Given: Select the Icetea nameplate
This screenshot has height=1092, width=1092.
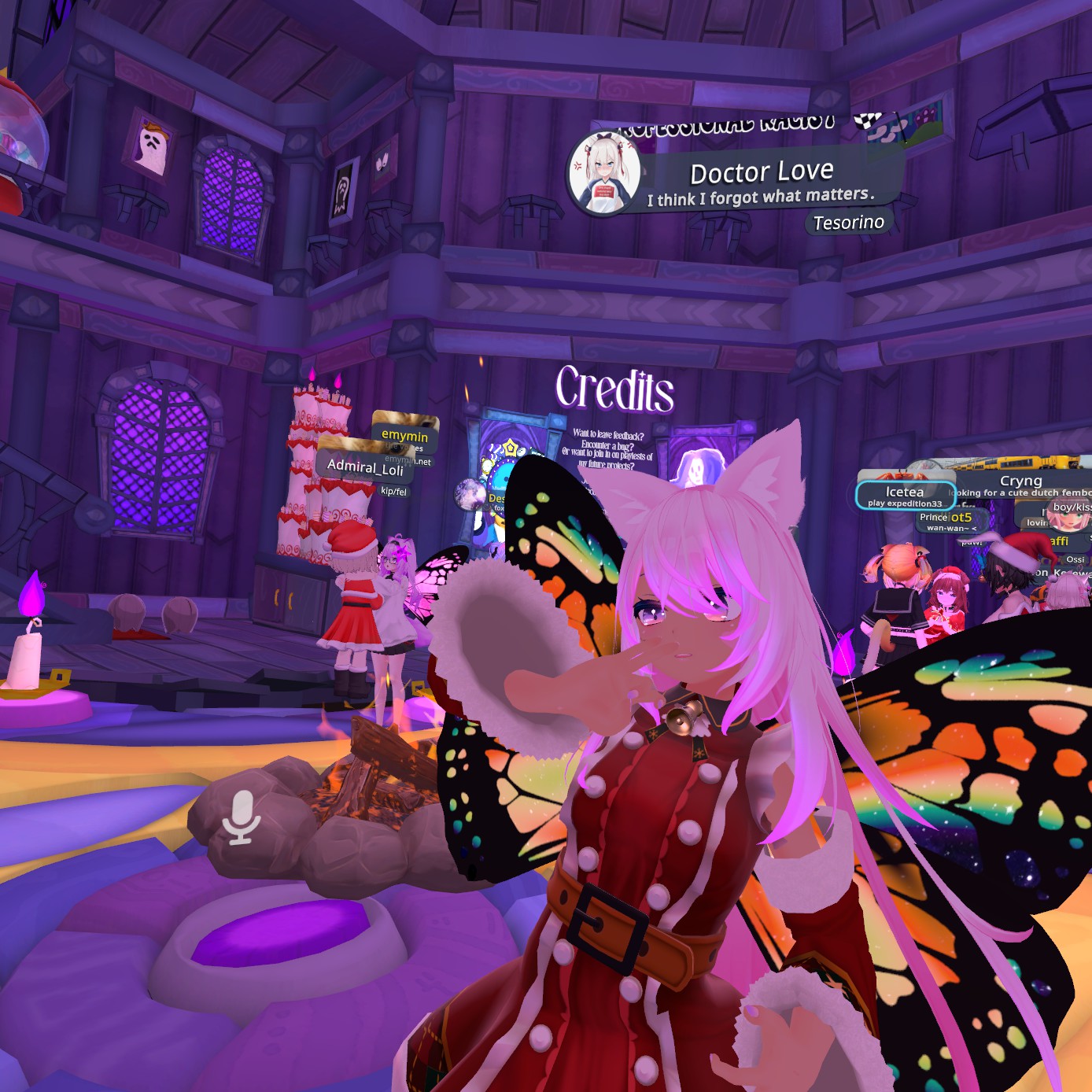Looking at the screenshot, I should tap(904, 493).
